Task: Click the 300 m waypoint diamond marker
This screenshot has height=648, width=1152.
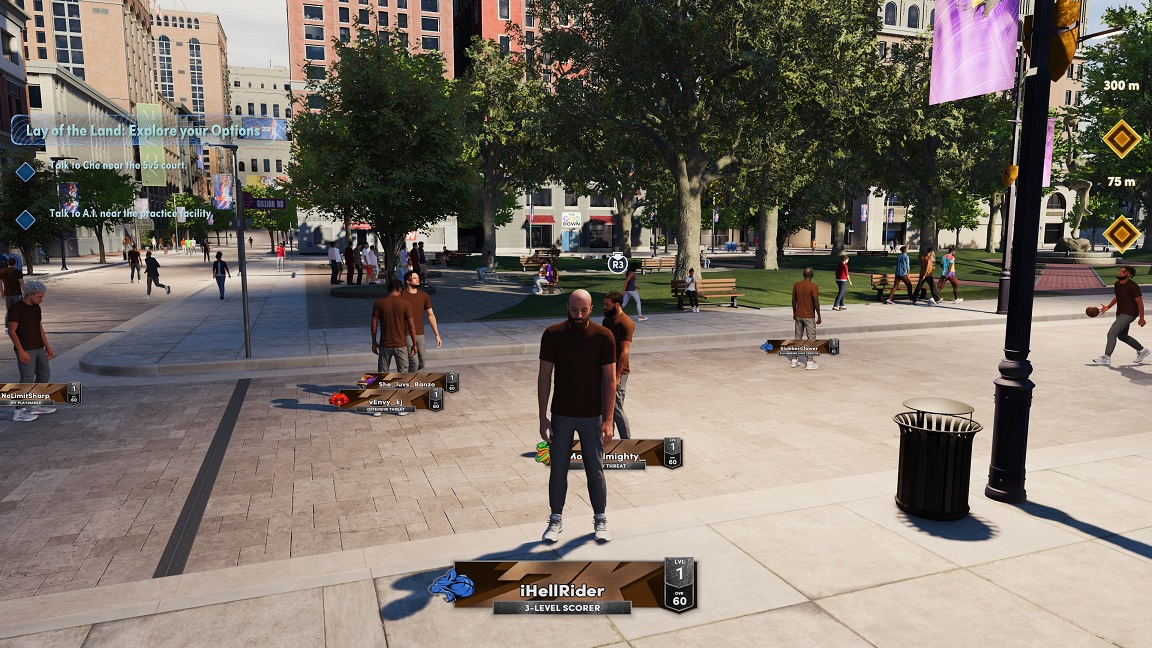Action: click(x=1121, y=138)
